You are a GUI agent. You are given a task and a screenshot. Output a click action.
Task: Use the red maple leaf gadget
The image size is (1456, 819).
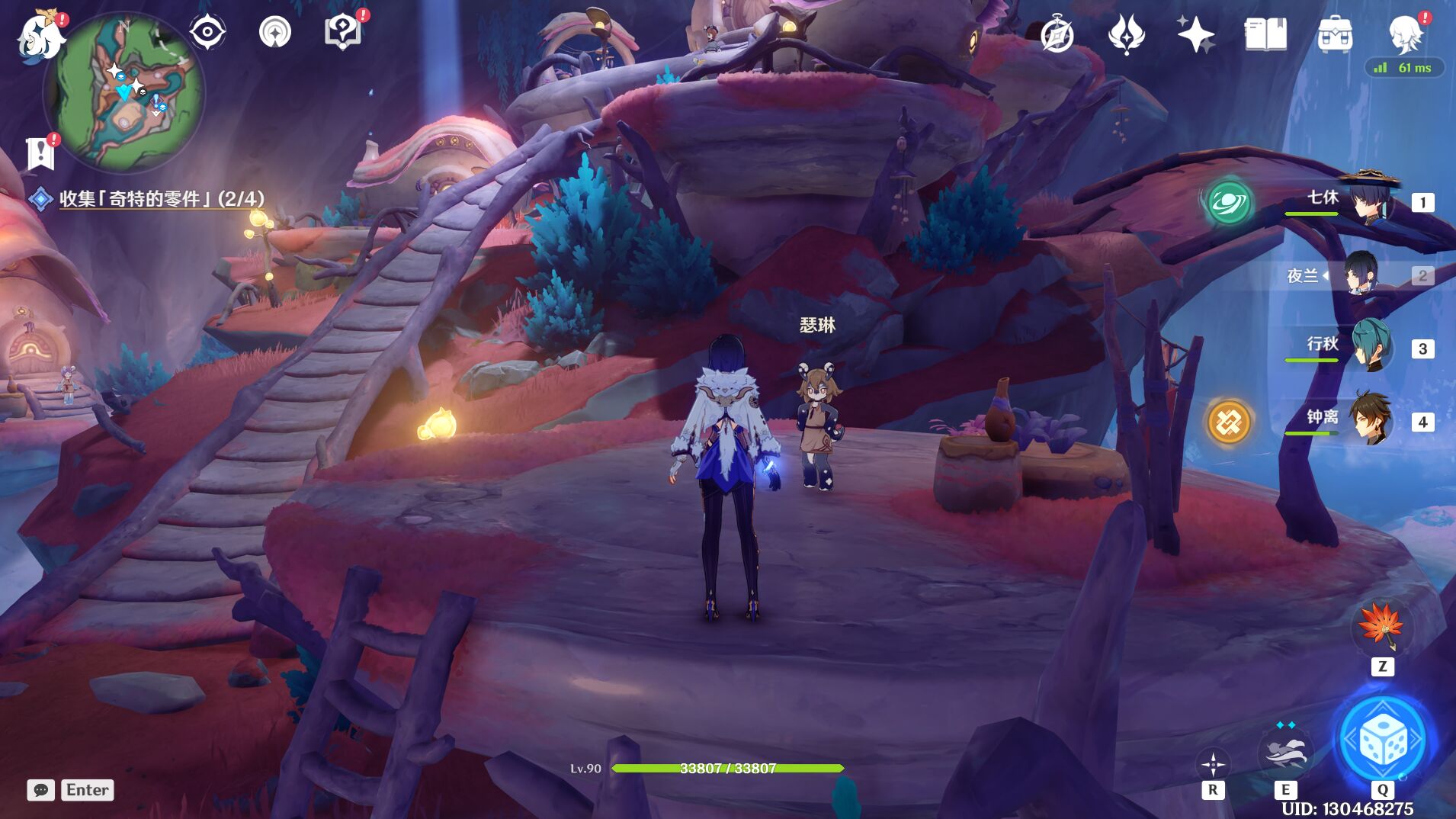[1382, 628]
